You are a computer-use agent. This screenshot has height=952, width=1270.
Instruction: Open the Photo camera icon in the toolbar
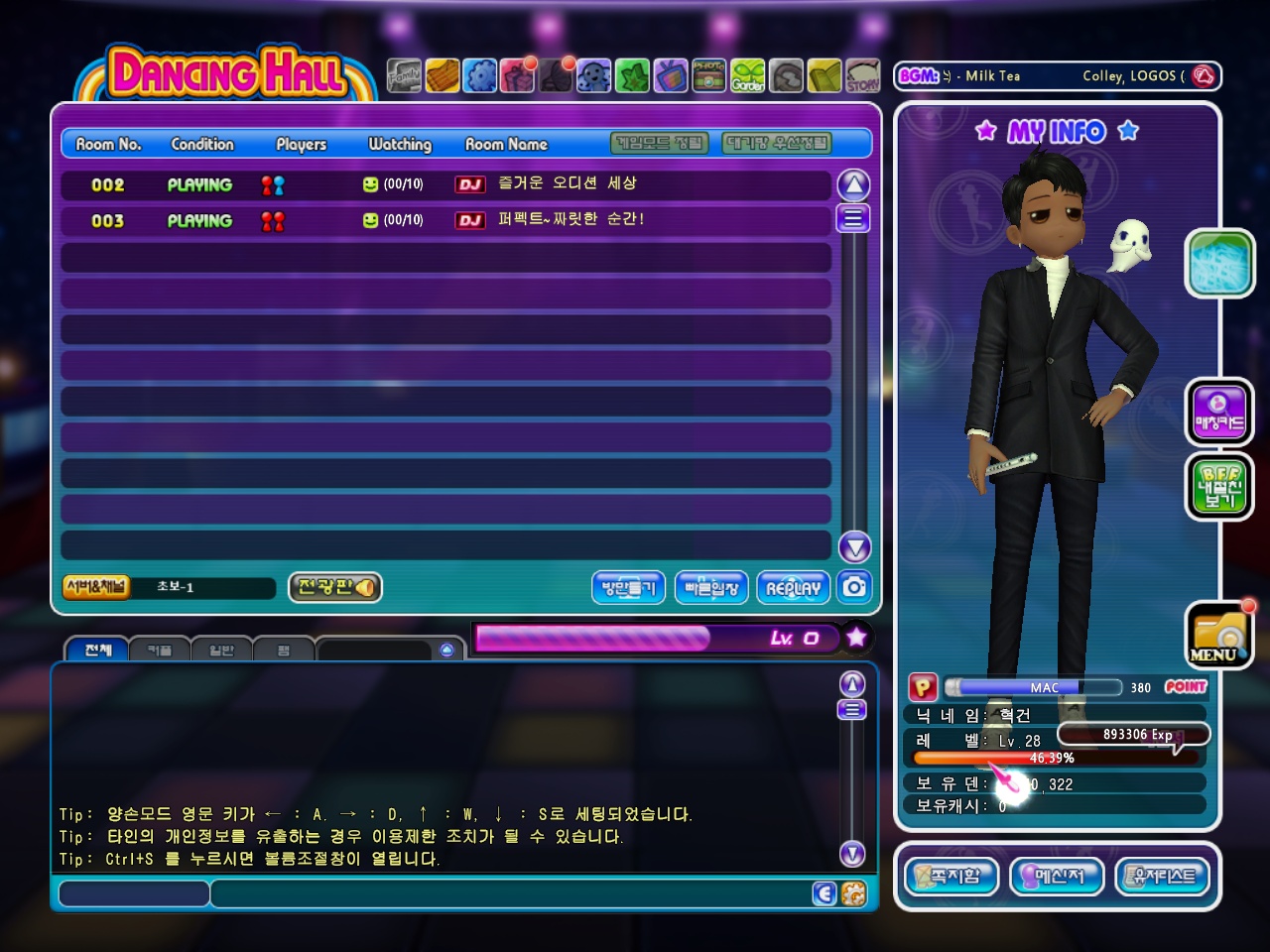[x=708, y=75]
